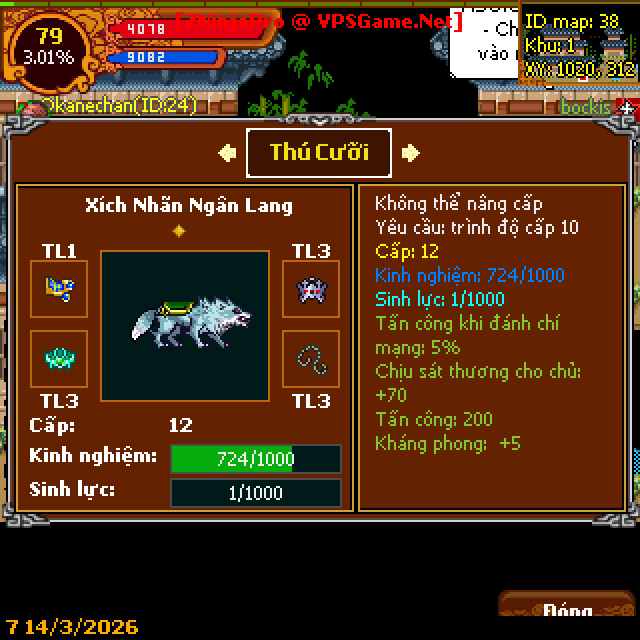Close the panel with the Đóng button
Viewport: 640px width, 640px height.
coord(567,612)
